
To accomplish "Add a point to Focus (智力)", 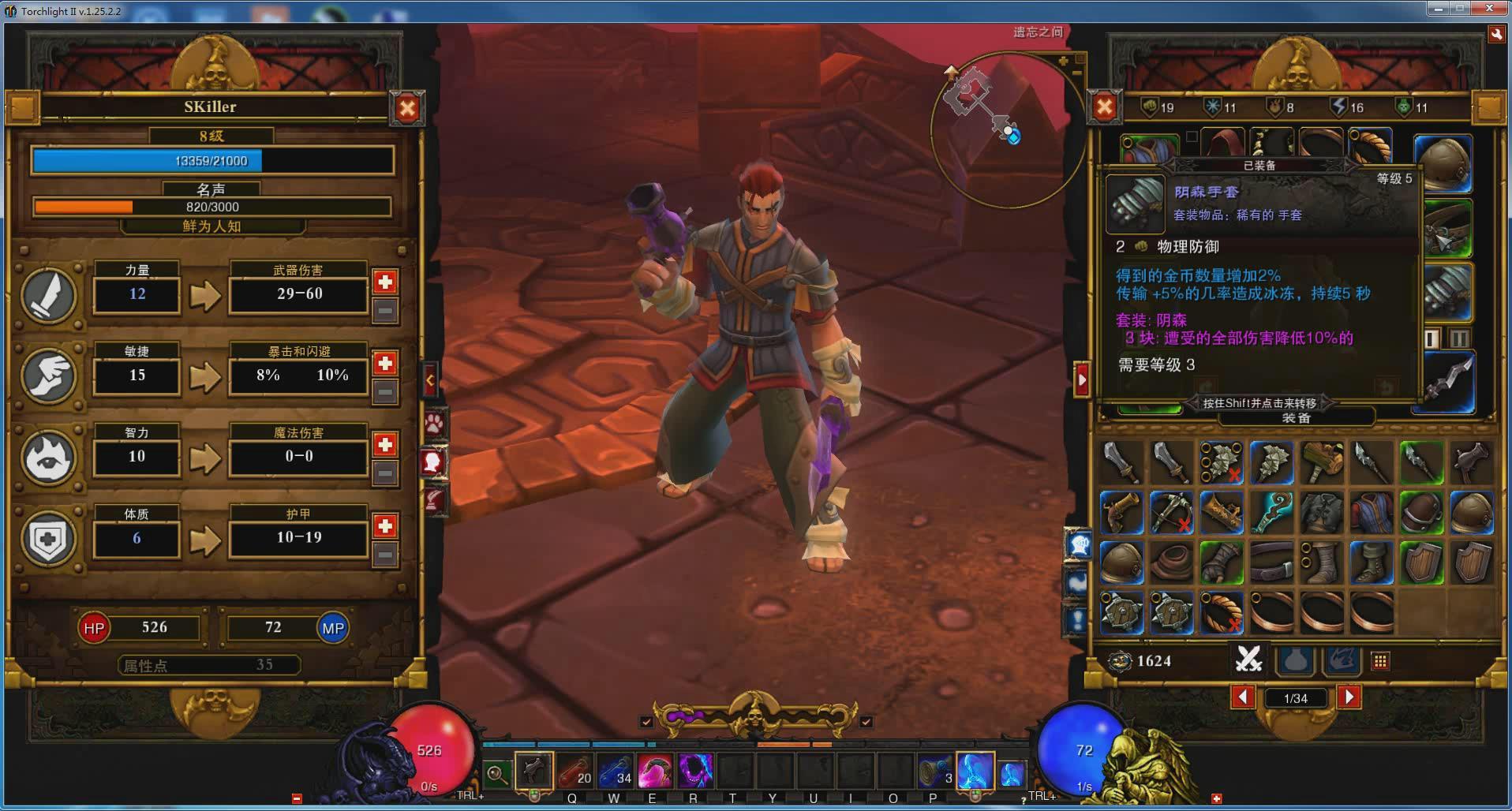I will pos(385,445).
